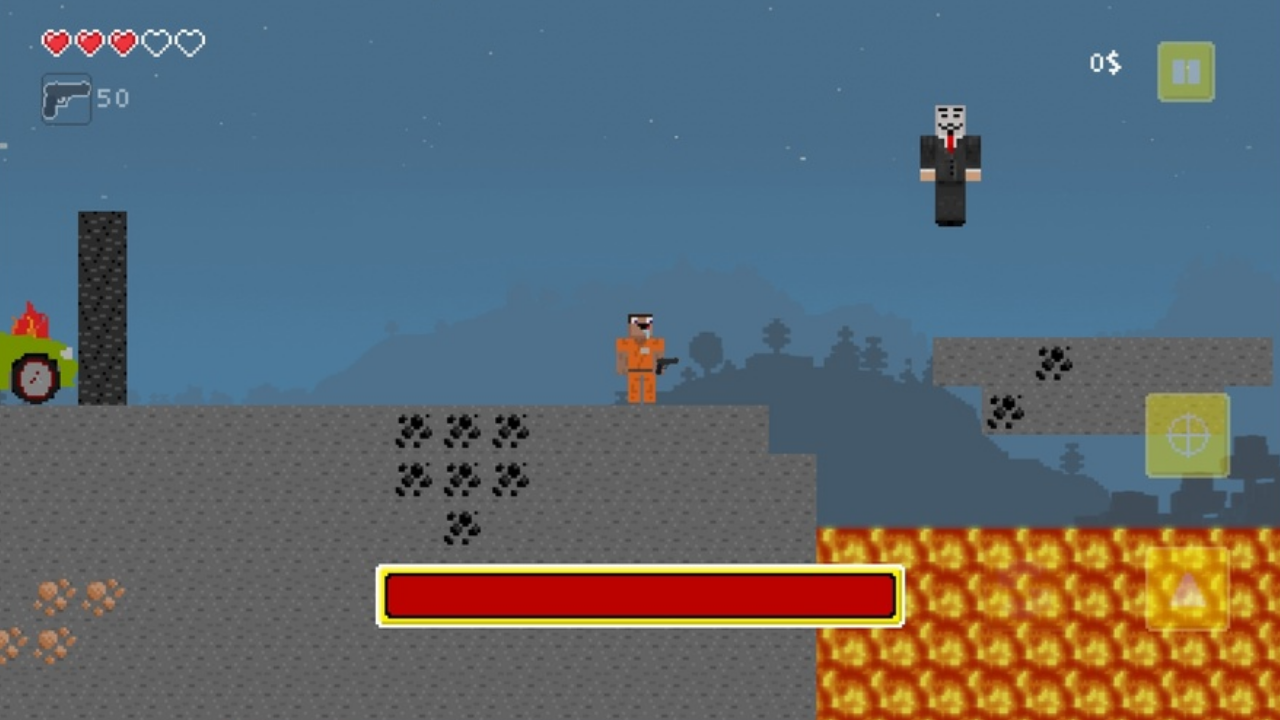Click the 0$ money counter
Screen dimensions: 1280x720
coord(1104,64)
